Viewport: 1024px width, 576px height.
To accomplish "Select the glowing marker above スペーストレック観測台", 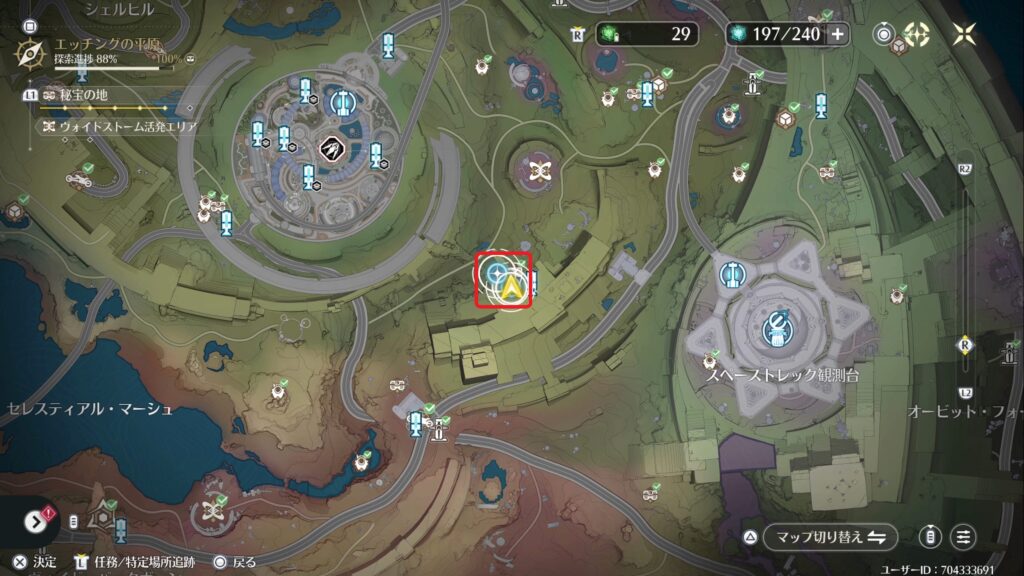I will (776, 325).
